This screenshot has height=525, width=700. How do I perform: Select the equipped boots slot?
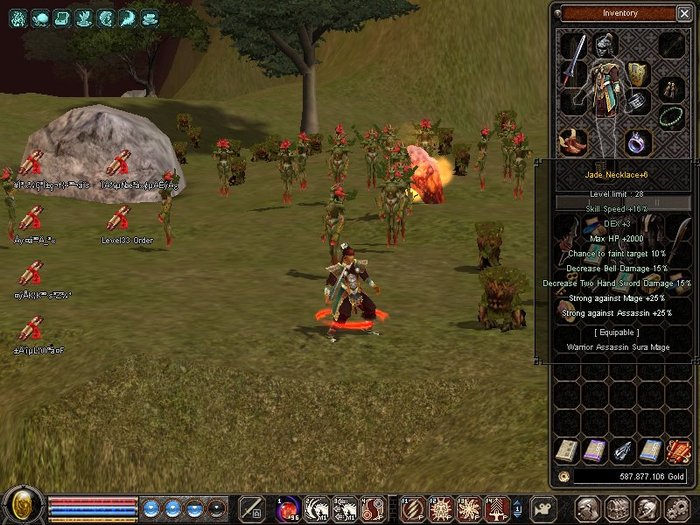pos(573,140)
